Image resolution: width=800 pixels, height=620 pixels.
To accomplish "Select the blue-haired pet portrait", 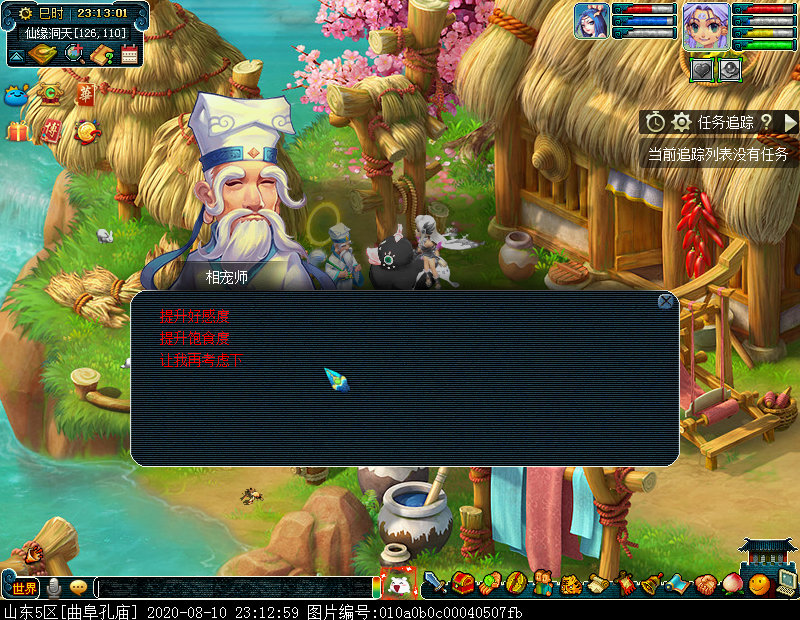I will pos(591,21).
